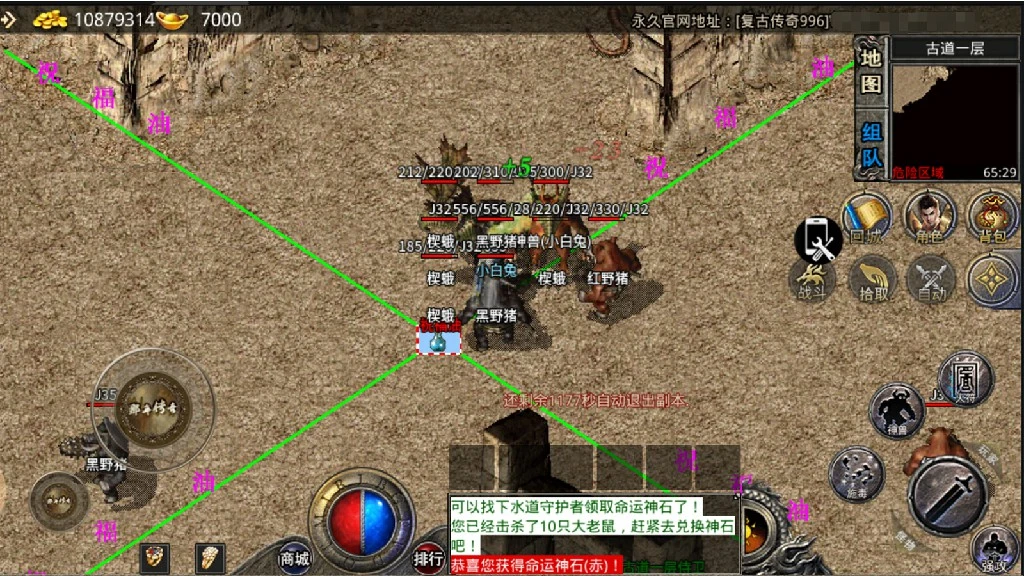Activate the large sword attack button
The height and width of the screenshot is (576, 1024).
coord(948,495)
